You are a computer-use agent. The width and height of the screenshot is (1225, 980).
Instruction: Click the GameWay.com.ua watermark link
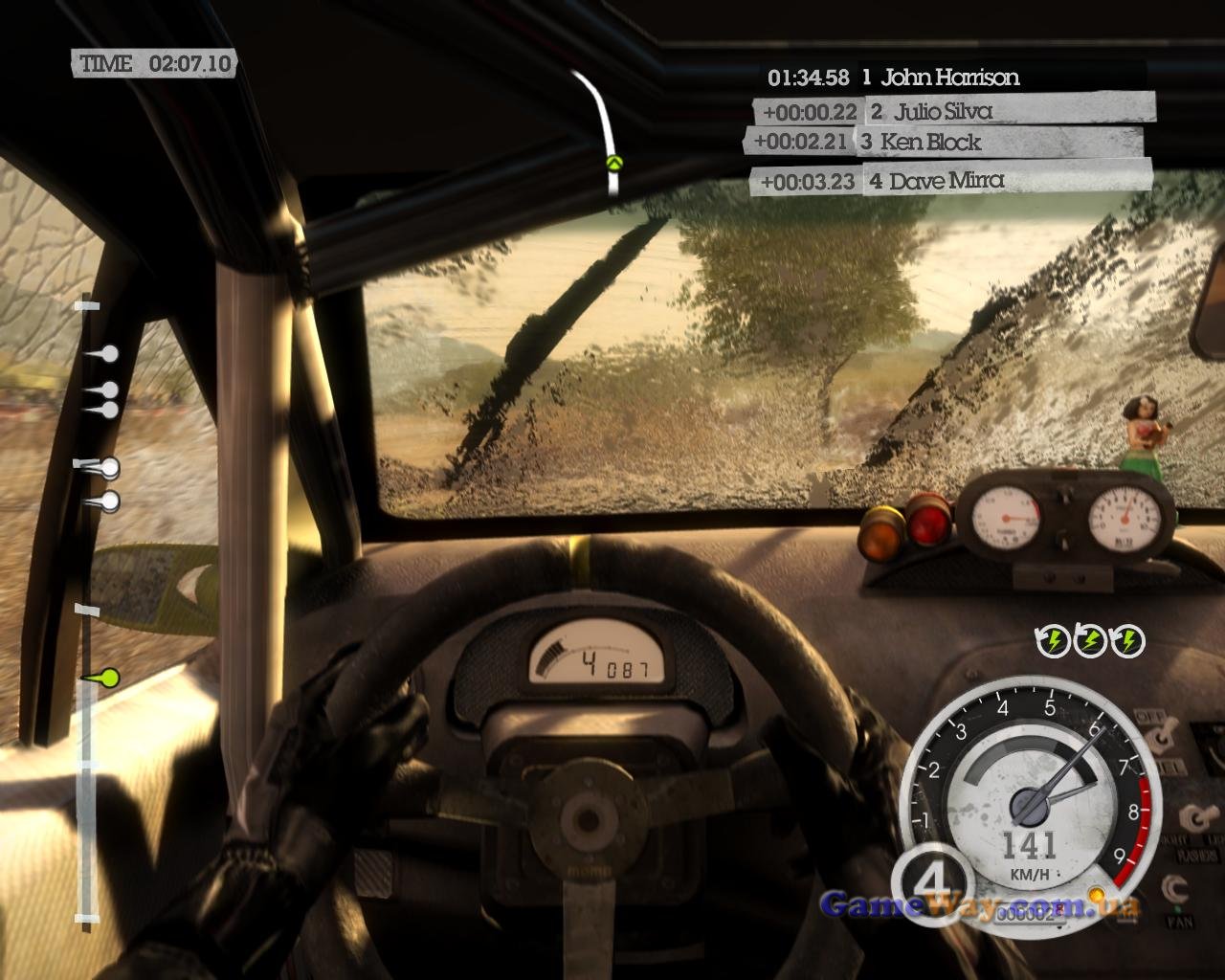pyautogui.click(x=980, y=904)
